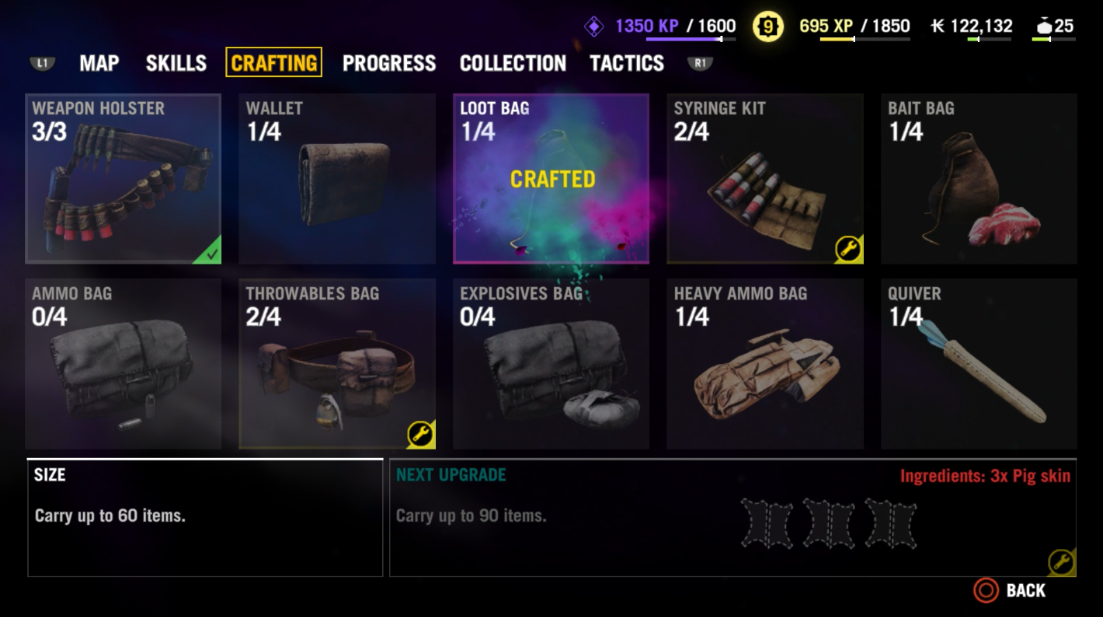Open the Tactics tab

point(627,63)
